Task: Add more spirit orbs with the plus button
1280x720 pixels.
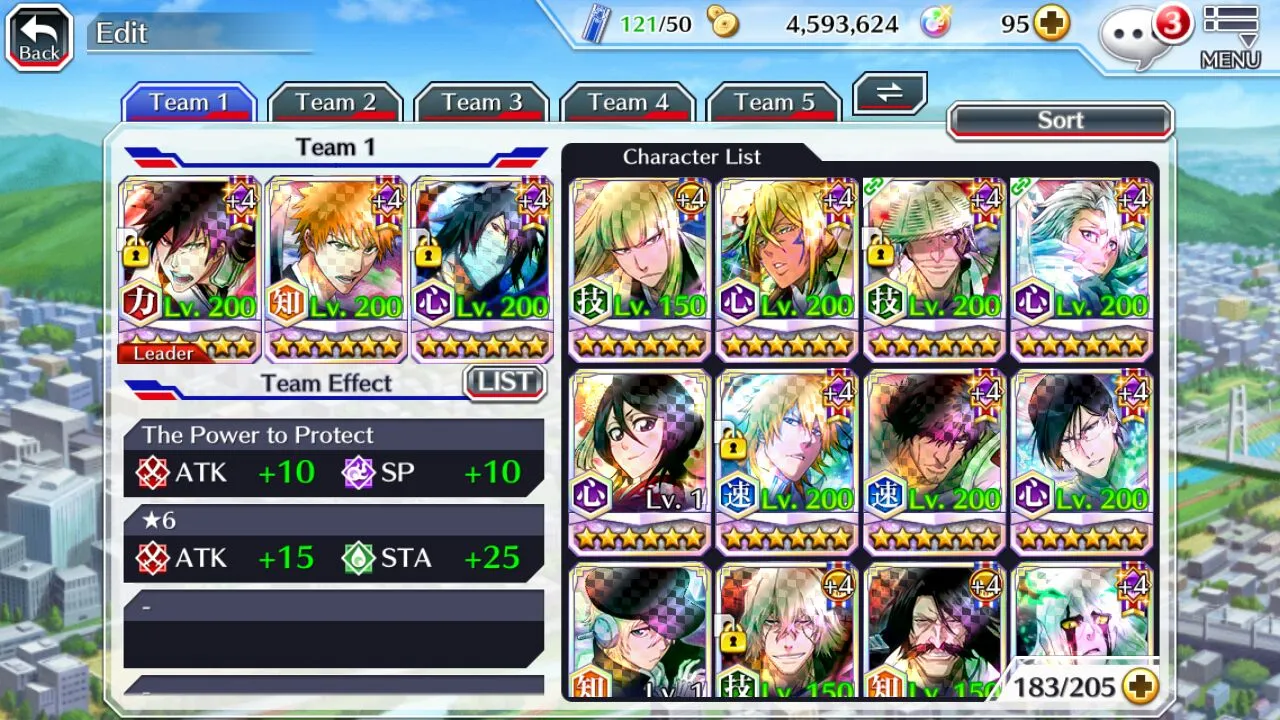Action: click(1051, 24)
